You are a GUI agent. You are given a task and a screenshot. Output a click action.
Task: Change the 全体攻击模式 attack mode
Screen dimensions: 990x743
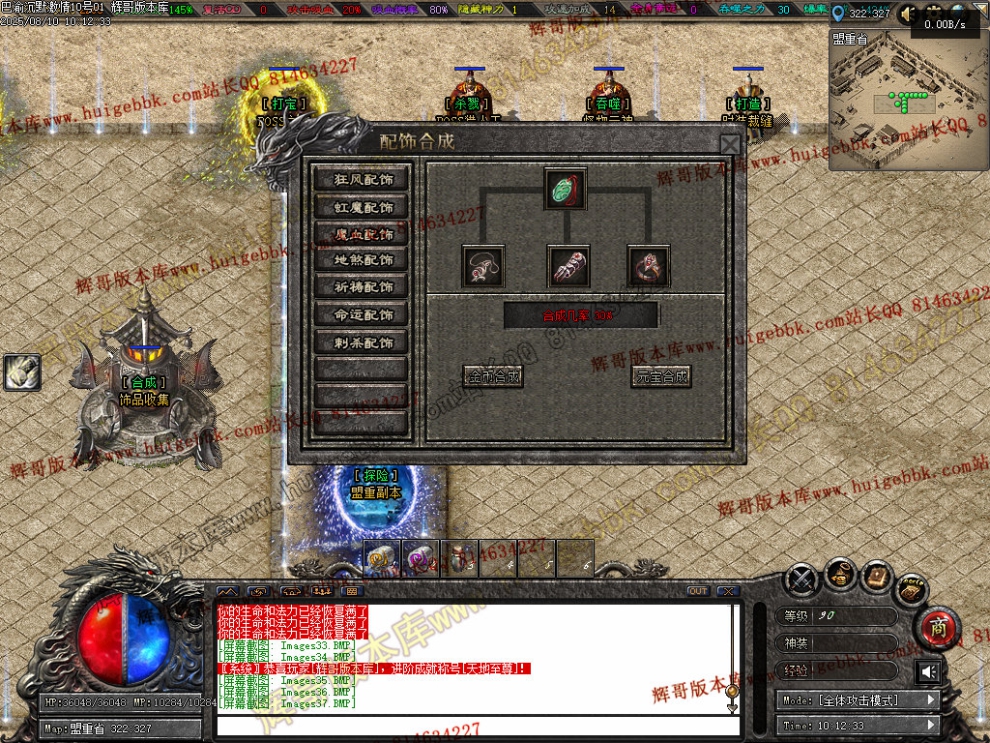[x=858, y=700]
